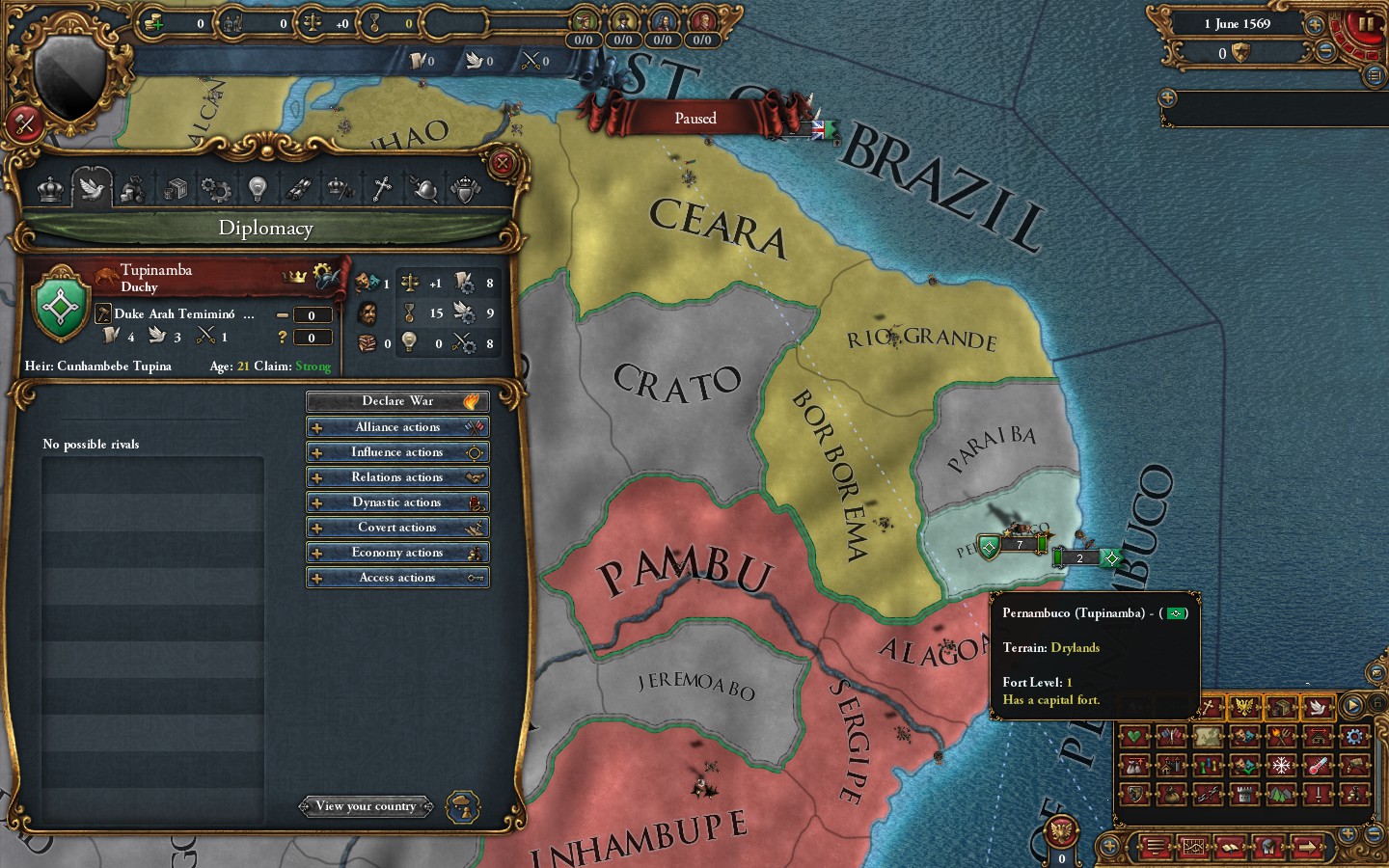Screen dimensions: 1389x868
Task: Click the View your country button
Action: click(367, 806)
